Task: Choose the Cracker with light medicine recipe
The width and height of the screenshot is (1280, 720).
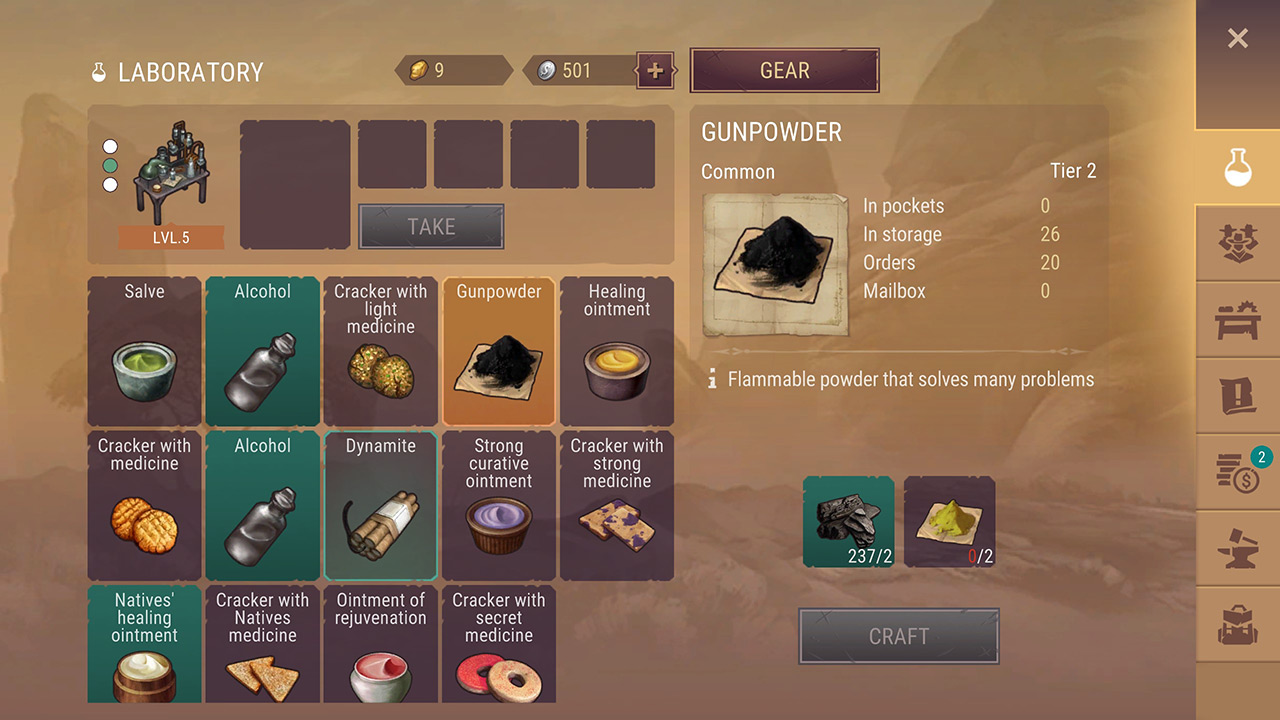Action: (381, 352)
